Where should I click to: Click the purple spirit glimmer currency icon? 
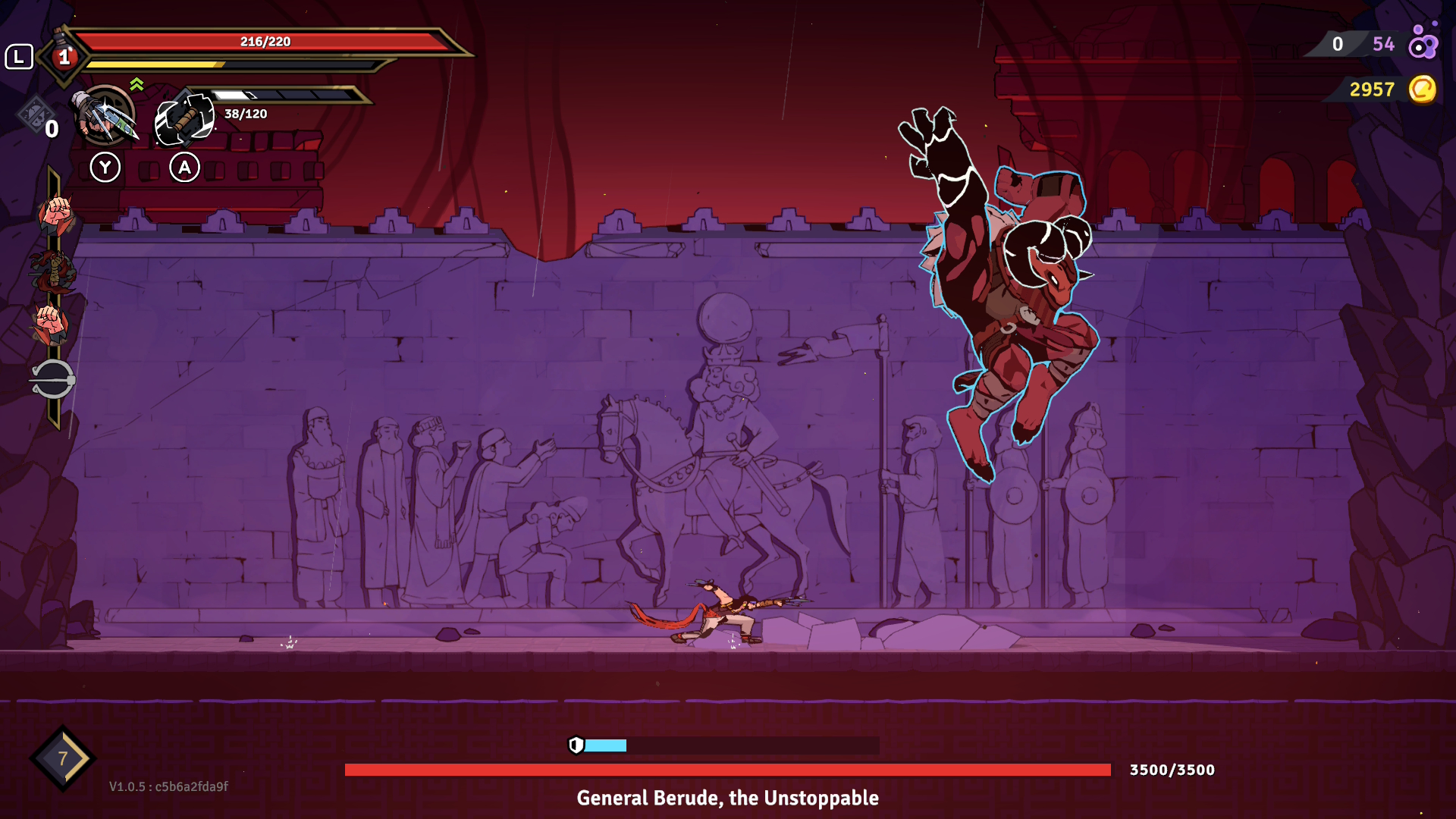[x=1423, y=42]
